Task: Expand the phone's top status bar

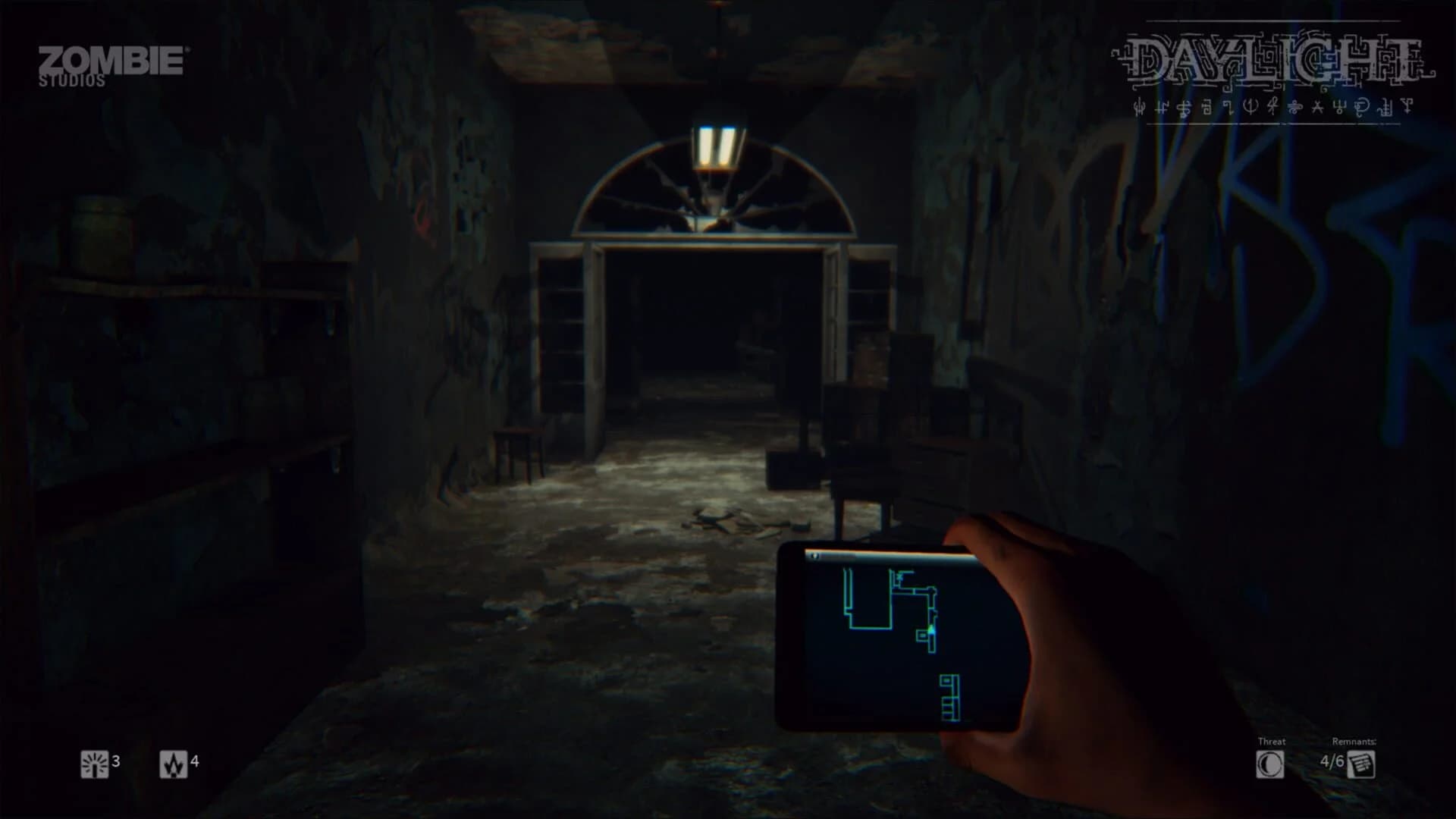Action: [887, 556]
